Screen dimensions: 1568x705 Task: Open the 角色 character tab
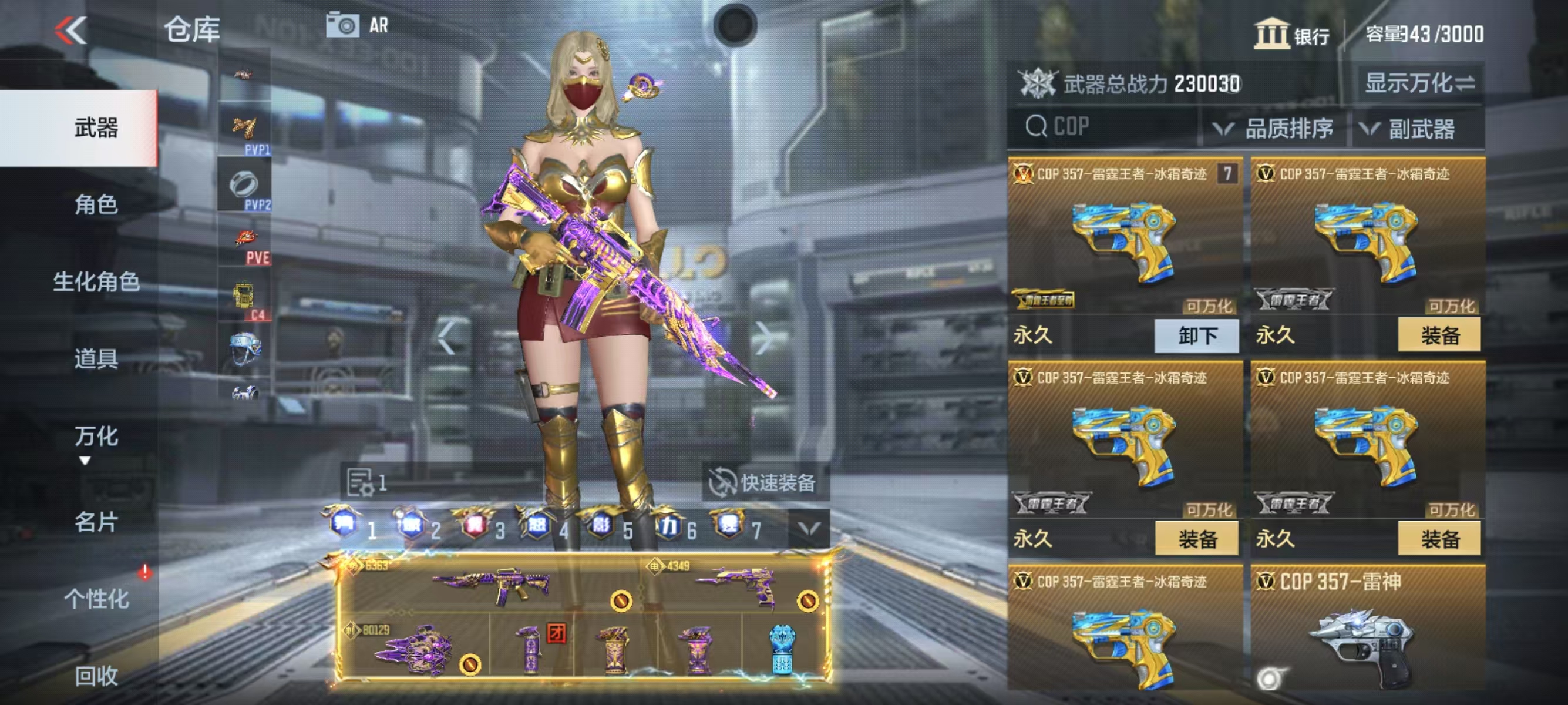(x=96, y=204)
